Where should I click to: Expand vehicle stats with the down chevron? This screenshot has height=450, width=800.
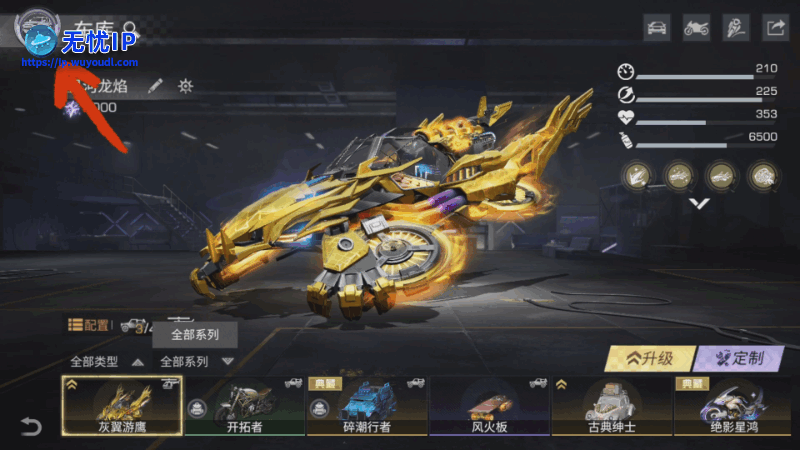700,203
